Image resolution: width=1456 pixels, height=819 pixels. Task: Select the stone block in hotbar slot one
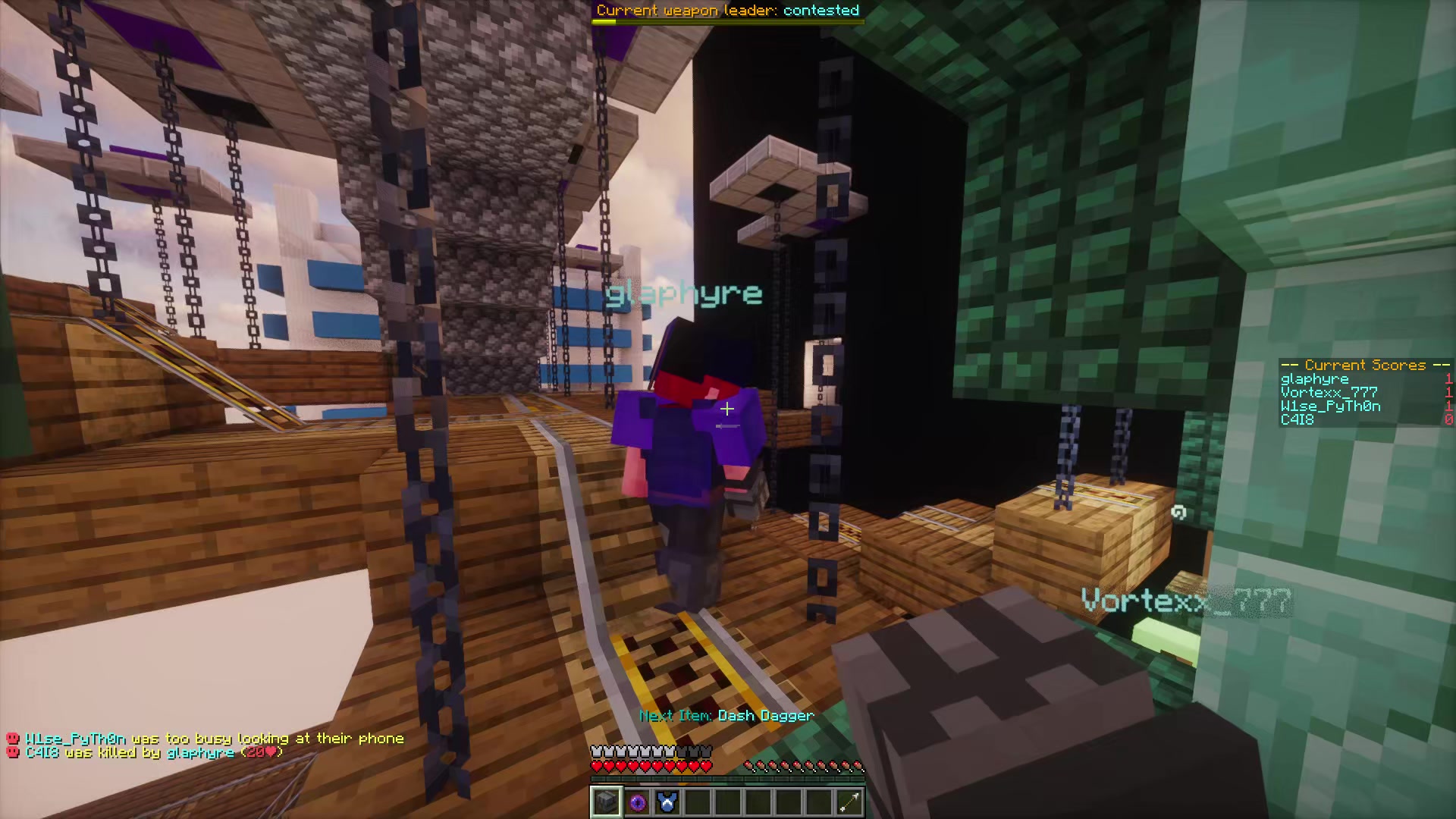606,802
